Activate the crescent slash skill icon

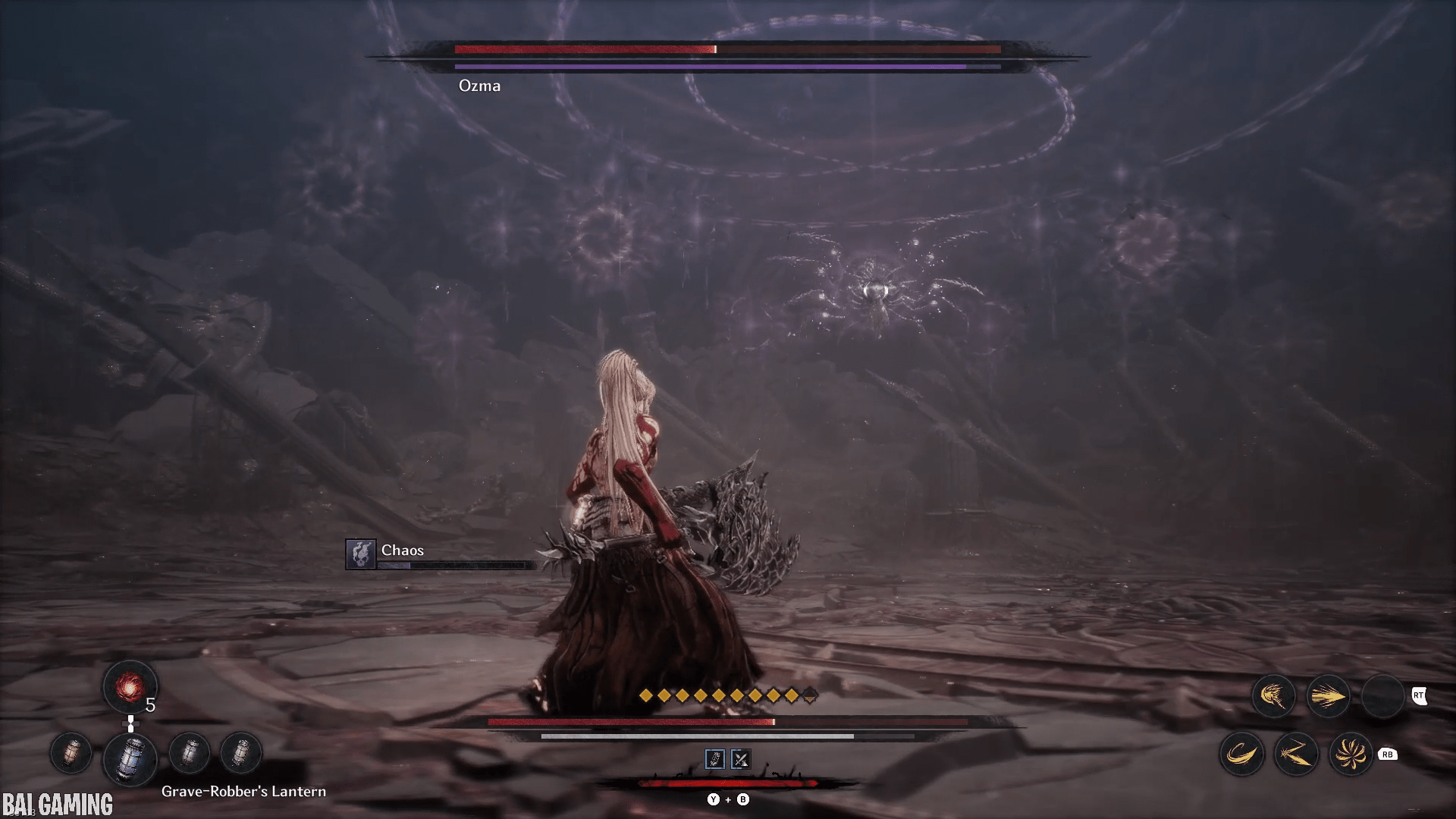pos(1241,754)
